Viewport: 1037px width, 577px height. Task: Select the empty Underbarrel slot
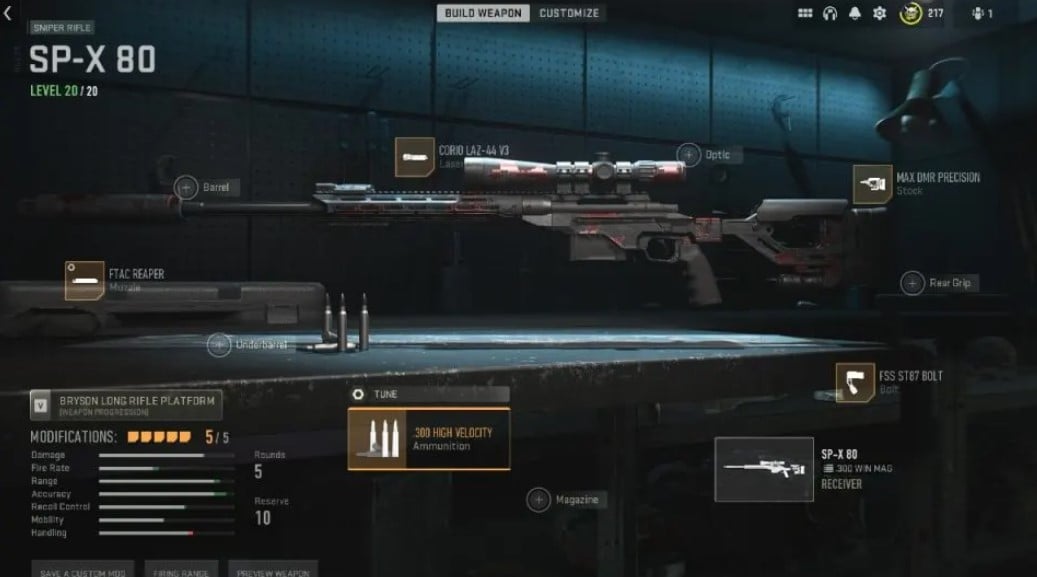click(219, 345)
